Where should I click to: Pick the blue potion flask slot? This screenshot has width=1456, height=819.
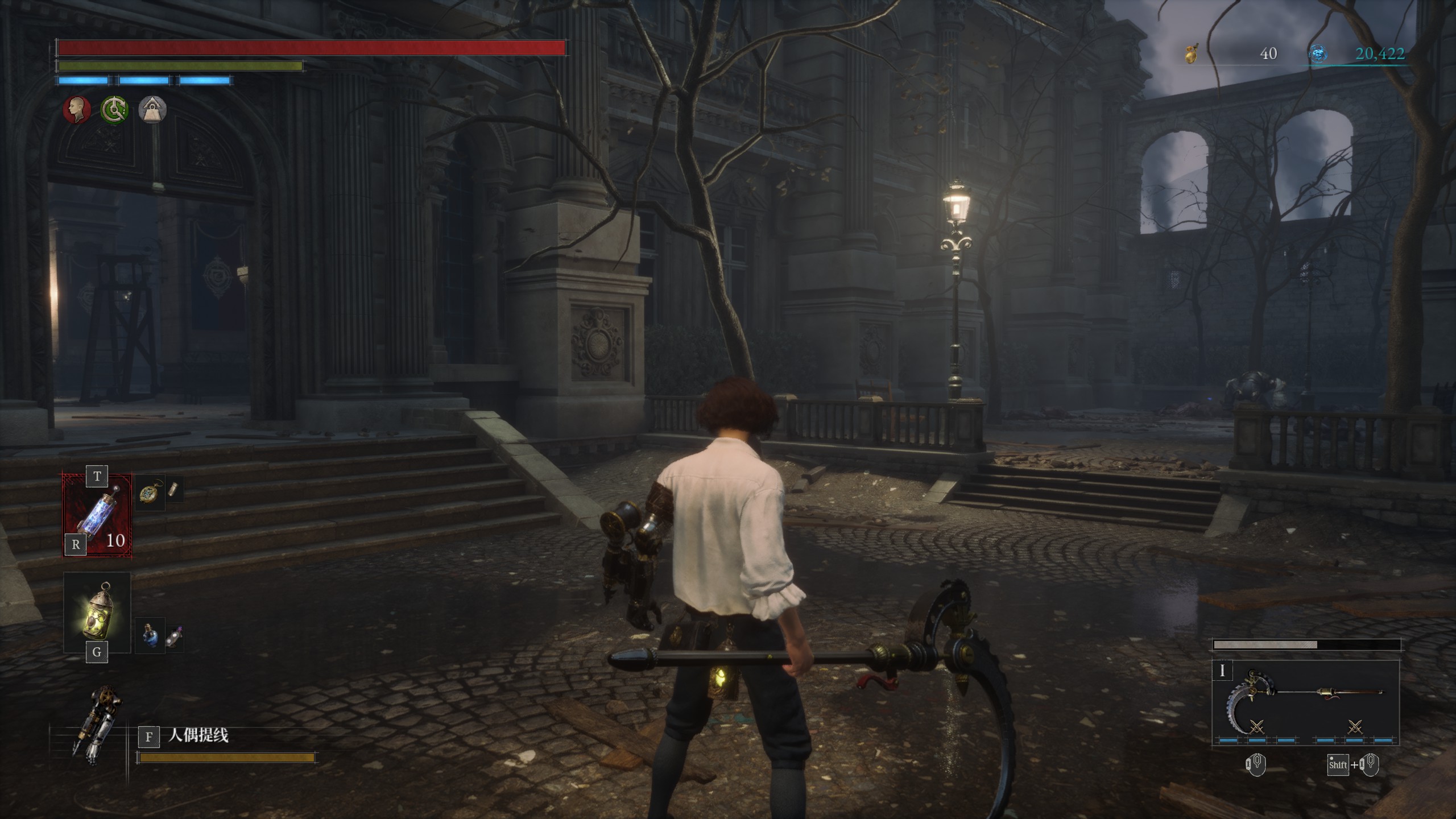(150, 635)
